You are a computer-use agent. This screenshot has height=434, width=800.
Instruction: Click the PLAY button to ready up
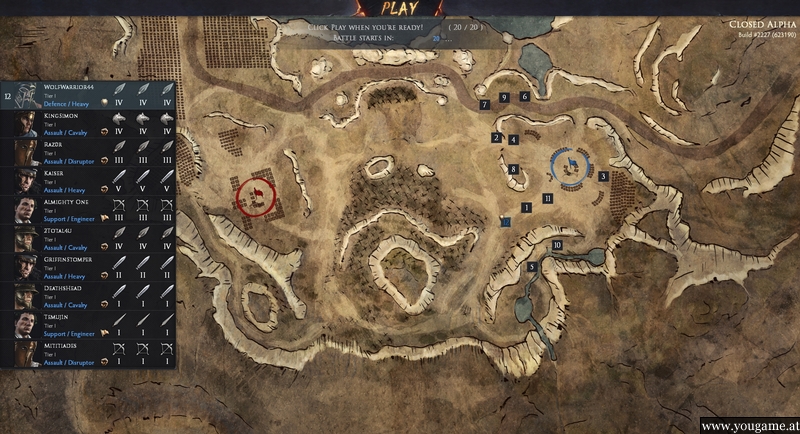coord(398,11)
